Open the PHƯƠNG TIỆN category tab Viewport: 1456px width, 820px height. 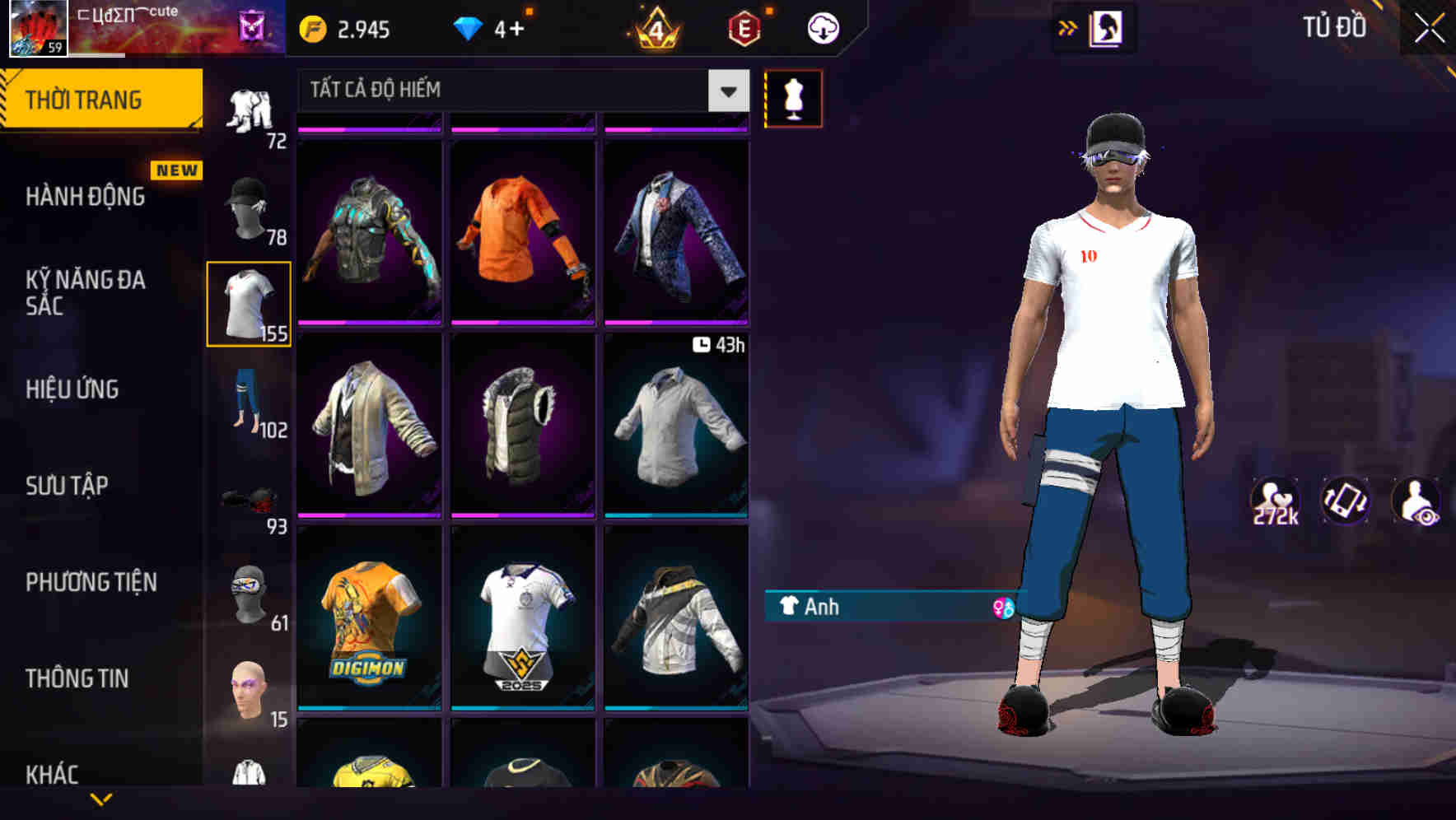point(89,582)
